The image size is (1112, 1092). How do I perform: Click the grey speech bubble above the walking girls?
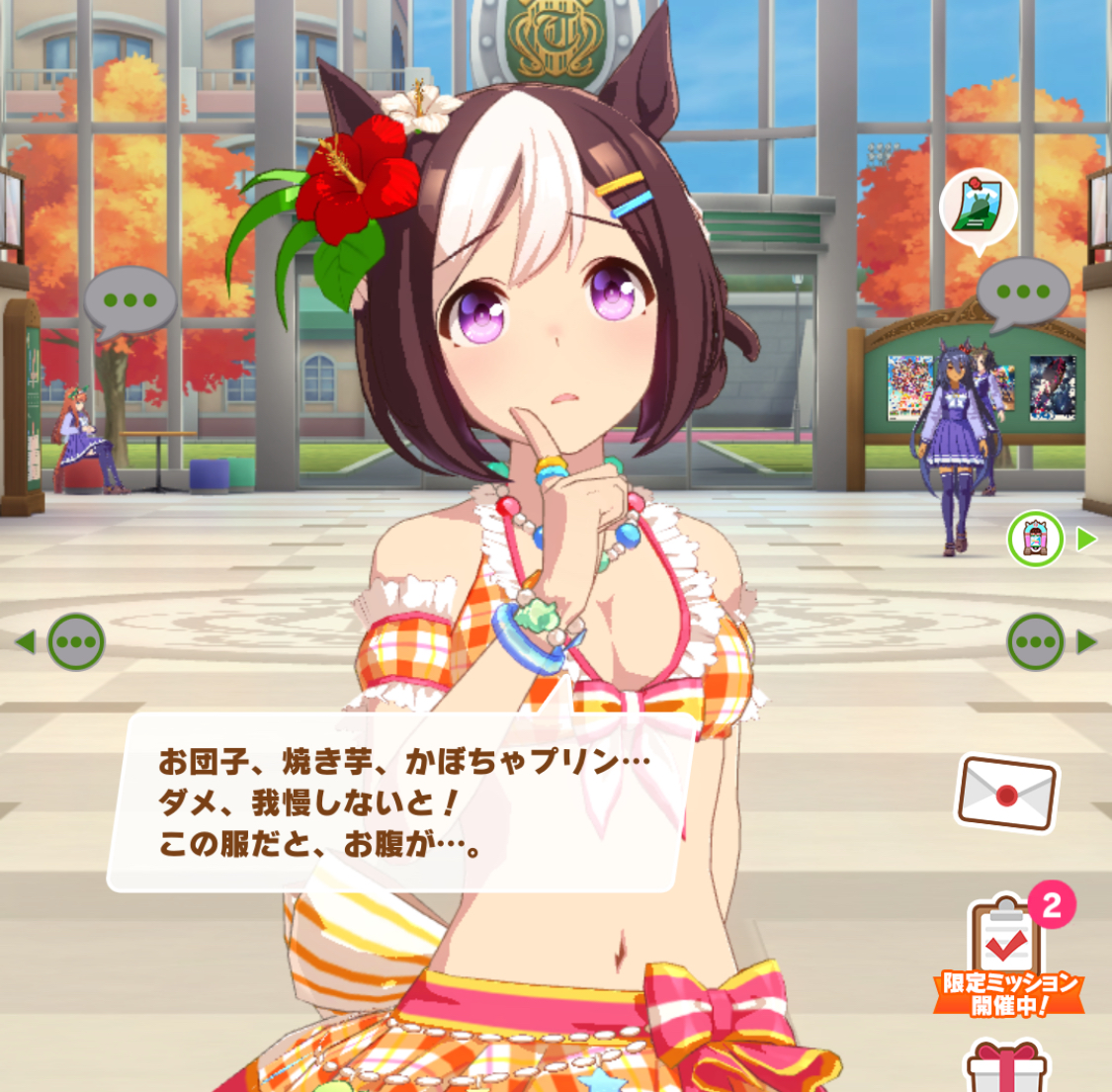1022,293
